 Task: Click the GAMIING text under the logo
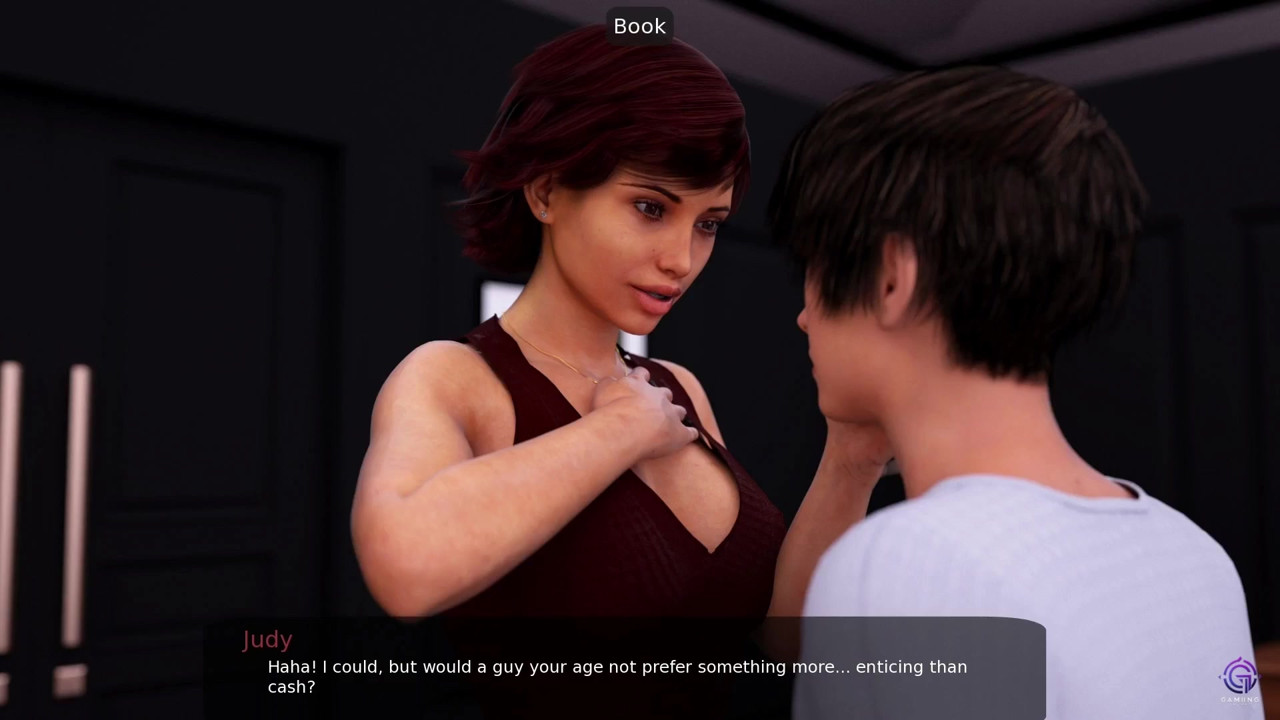(1239, 699)
